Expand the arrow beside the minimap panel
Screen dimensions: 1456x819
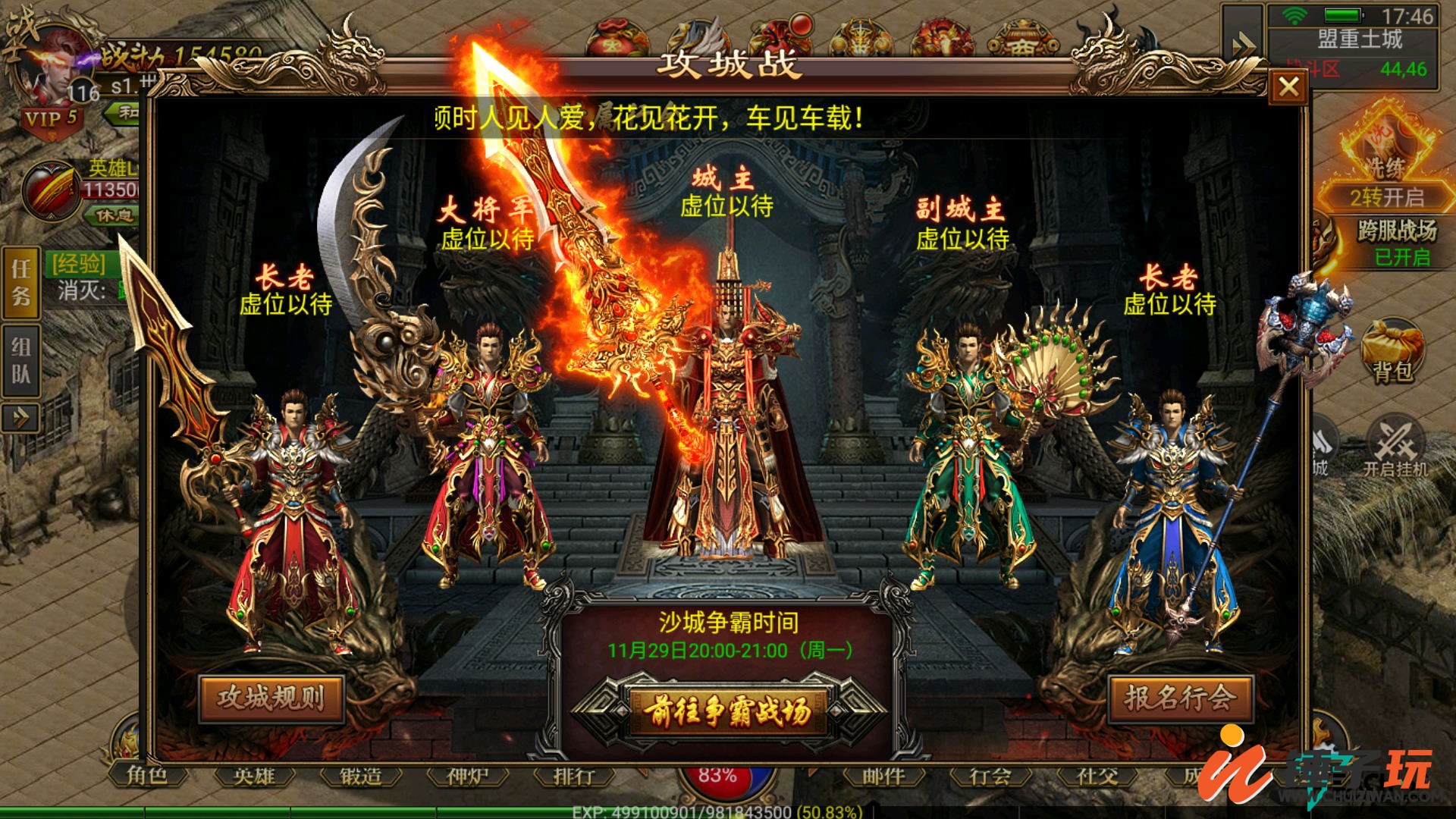pyautogui.click(x=1243, y=44)
